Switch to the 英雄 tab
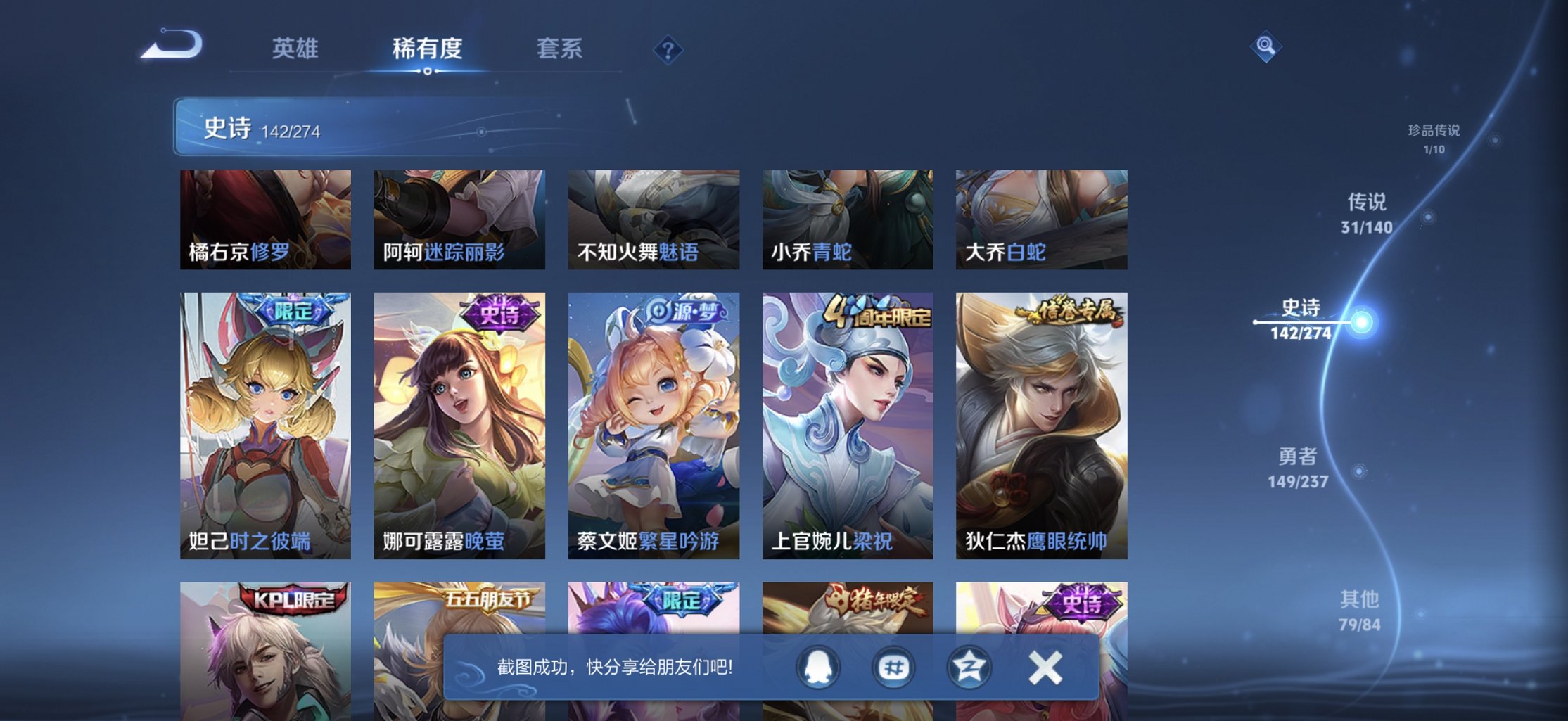The image size is (1568, 721). coord(294,49)
